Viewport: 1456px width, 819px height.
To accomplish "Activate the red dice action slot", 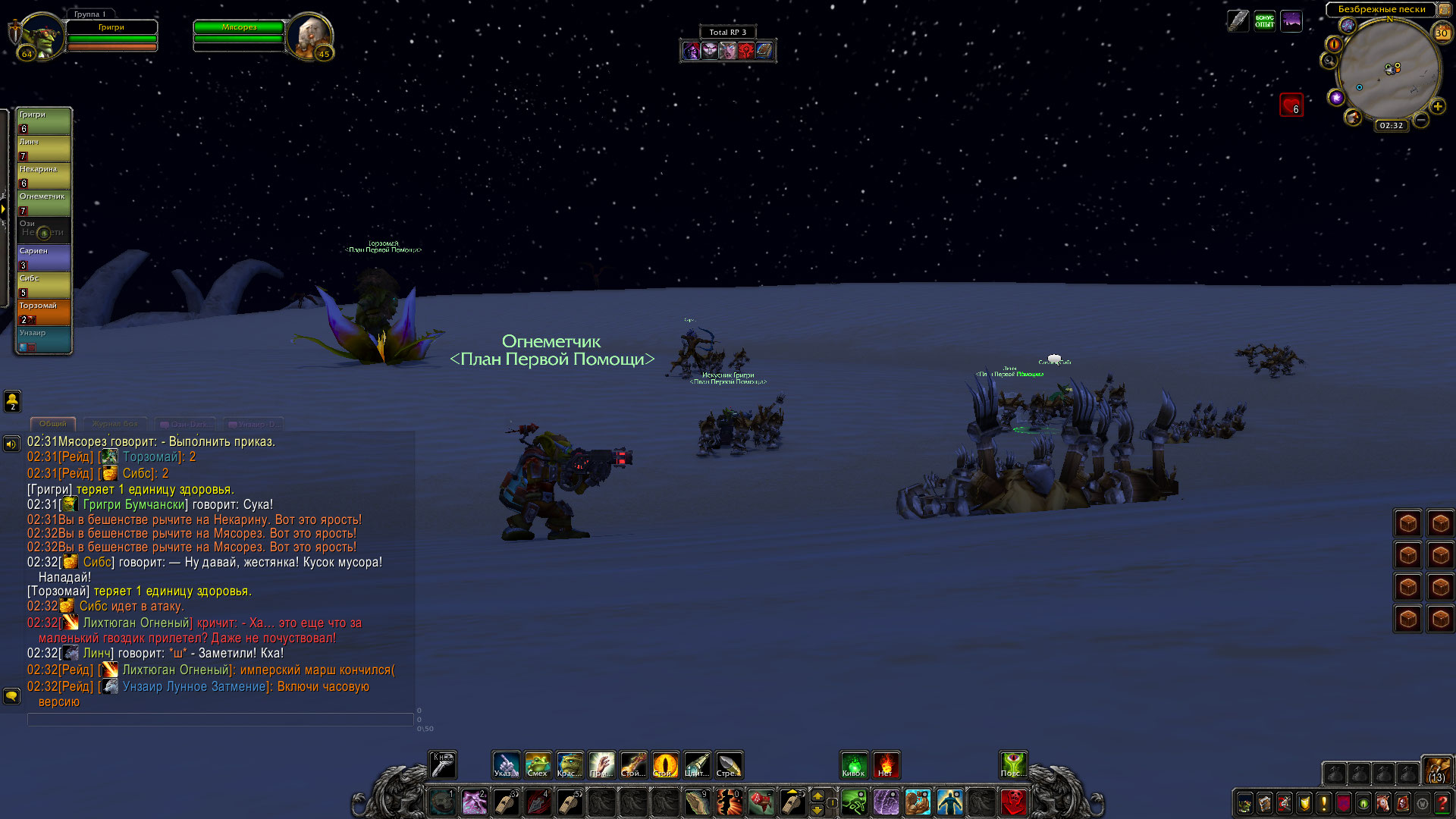I will pos(761,802).
